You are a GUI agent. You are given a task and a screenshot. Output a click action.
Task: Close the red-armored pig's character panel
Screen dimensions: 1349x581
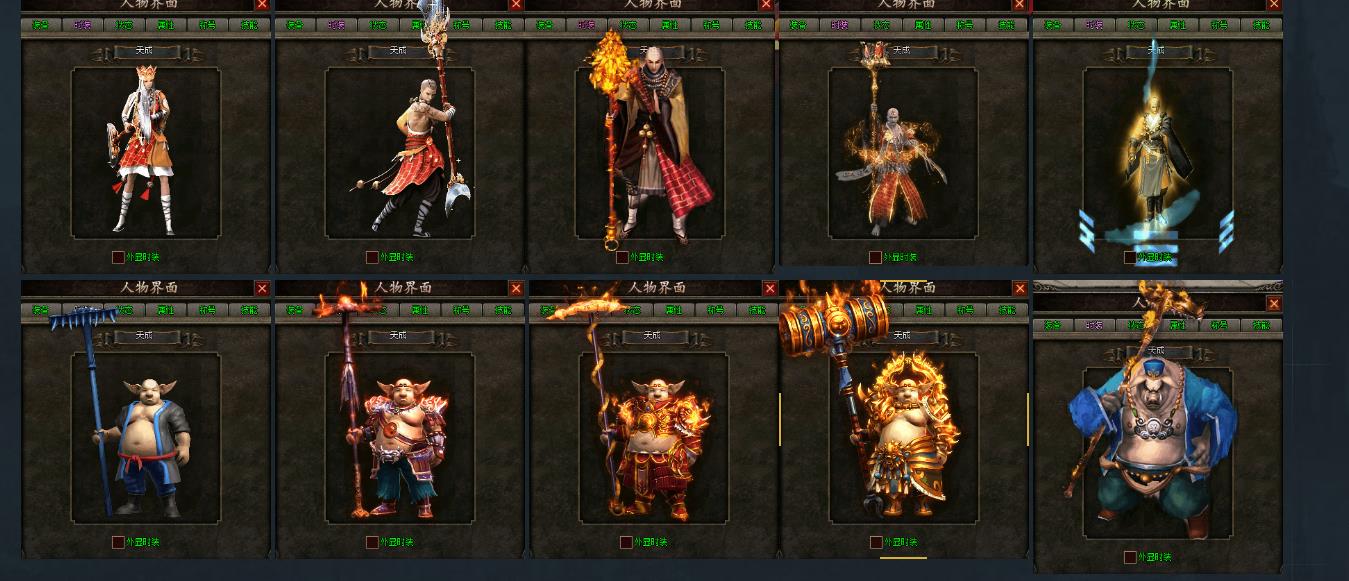[x=516, y=288]
